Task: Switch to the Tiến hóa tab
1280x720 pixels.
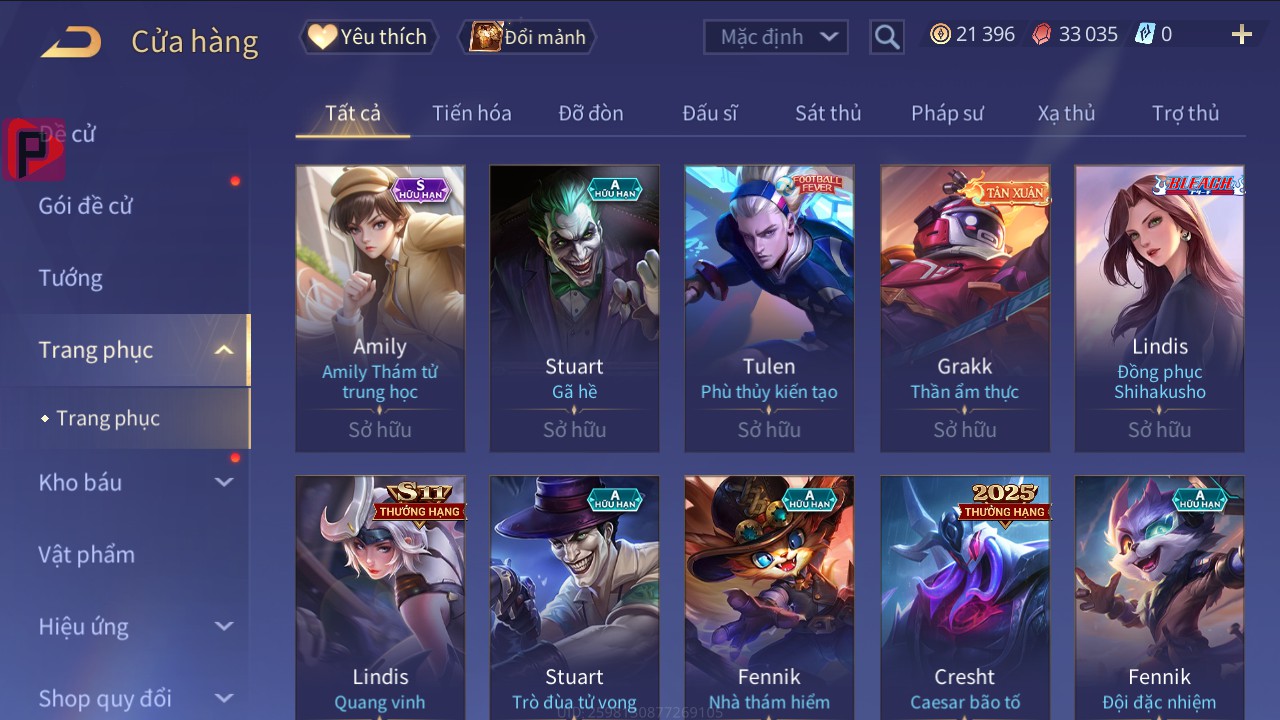Action: coord(471,113)
